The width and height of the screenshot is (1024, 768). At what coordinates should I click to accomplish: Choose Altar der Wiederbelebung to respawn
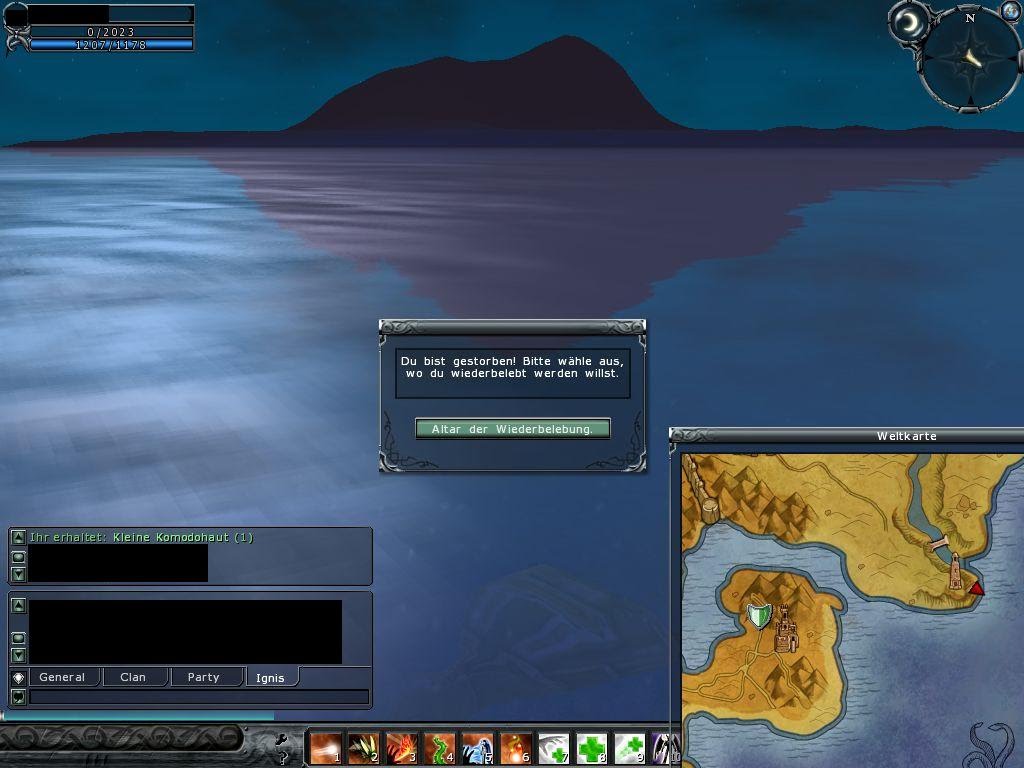coord(512,429)
